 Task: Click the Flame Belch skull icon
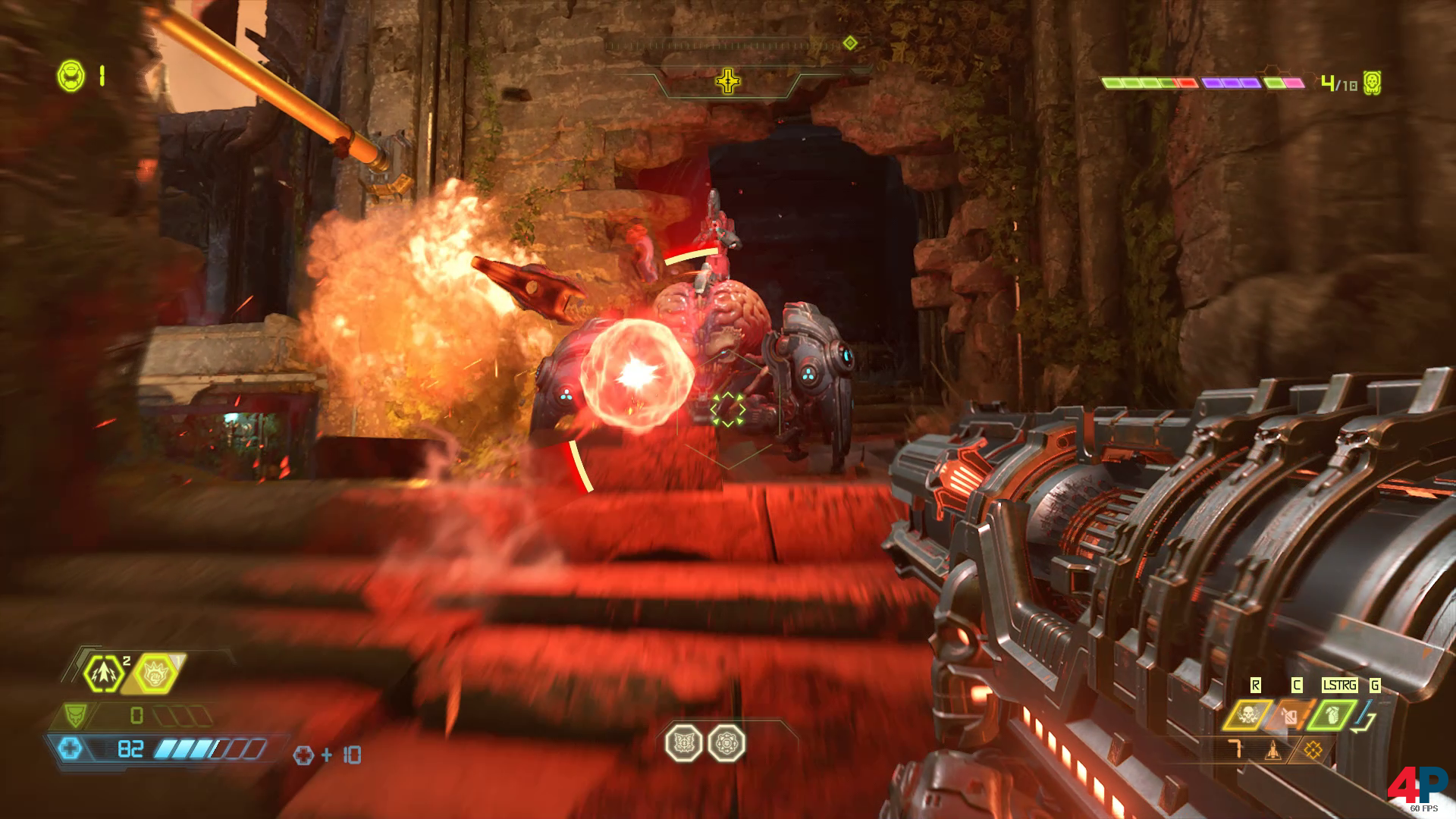[x=1246, y=714]
